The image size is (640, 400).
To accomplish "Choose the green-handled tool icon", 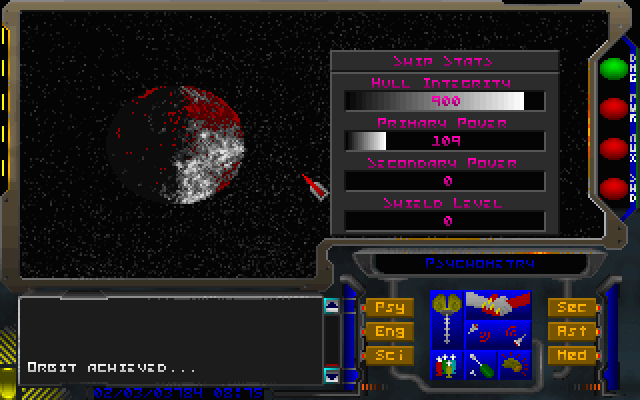I will point(480,364).
